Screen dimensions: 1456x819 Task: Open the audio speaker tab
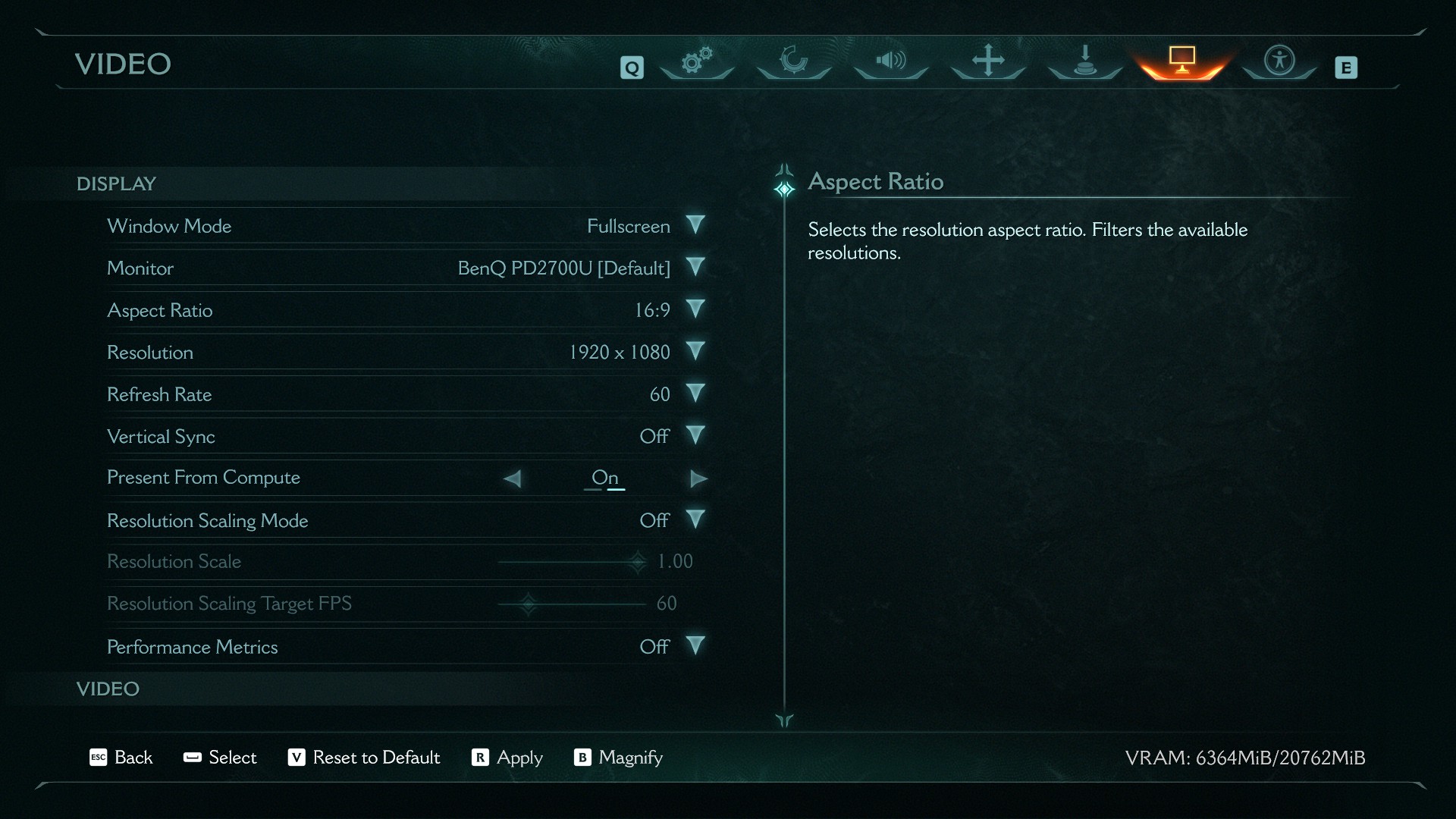tap(891, 61)
